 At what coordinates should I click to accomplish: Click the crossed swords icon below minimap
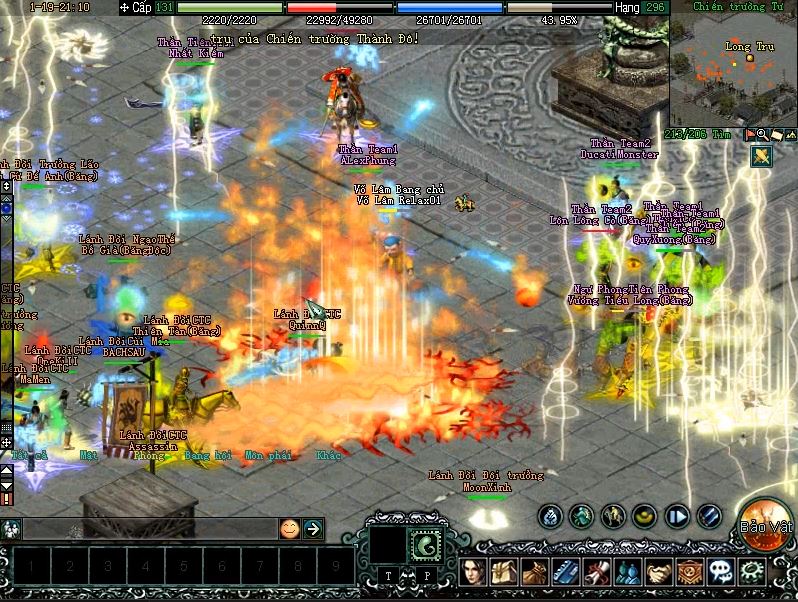pos(761,156)
